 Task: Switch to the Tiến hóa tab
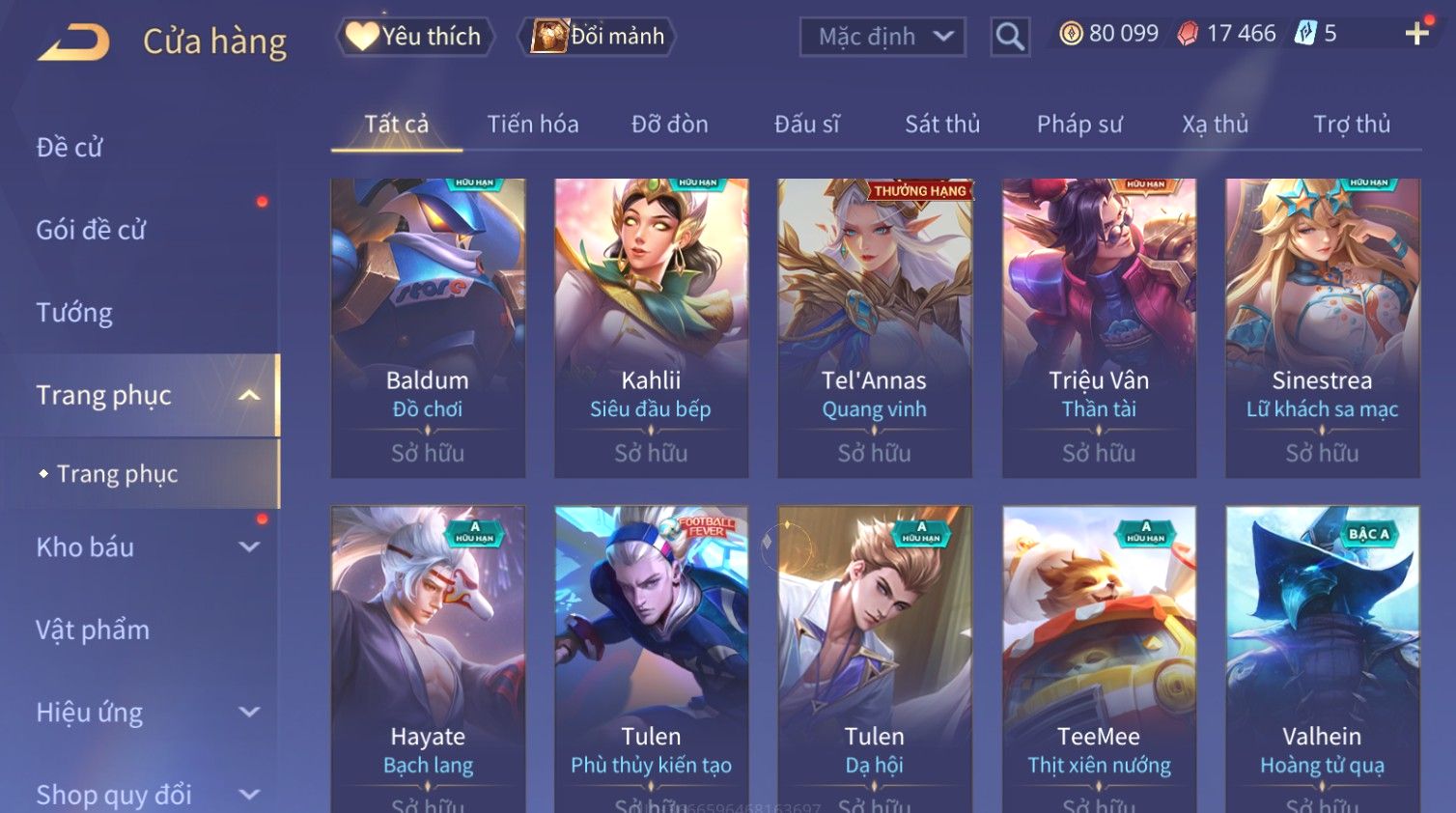click(x=532, y=125)
